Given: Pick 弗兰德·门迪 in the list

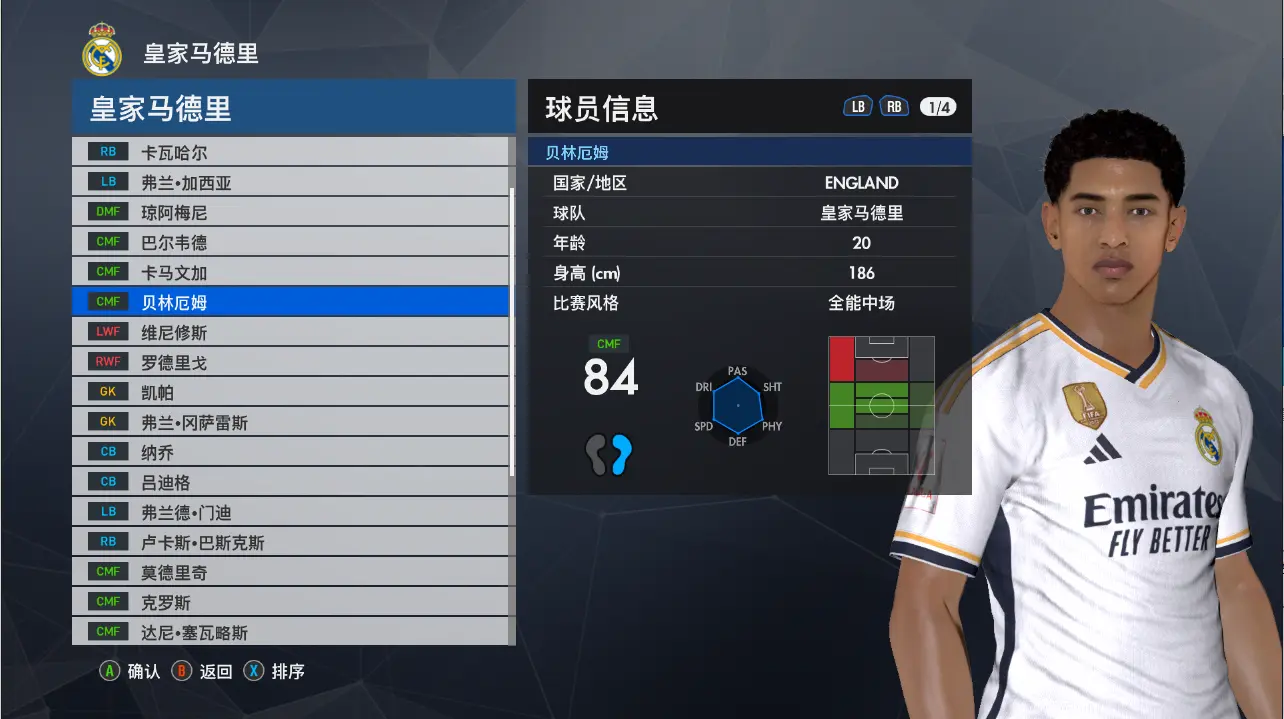Looking at the screenshot, I should click(x=290, y=512).
